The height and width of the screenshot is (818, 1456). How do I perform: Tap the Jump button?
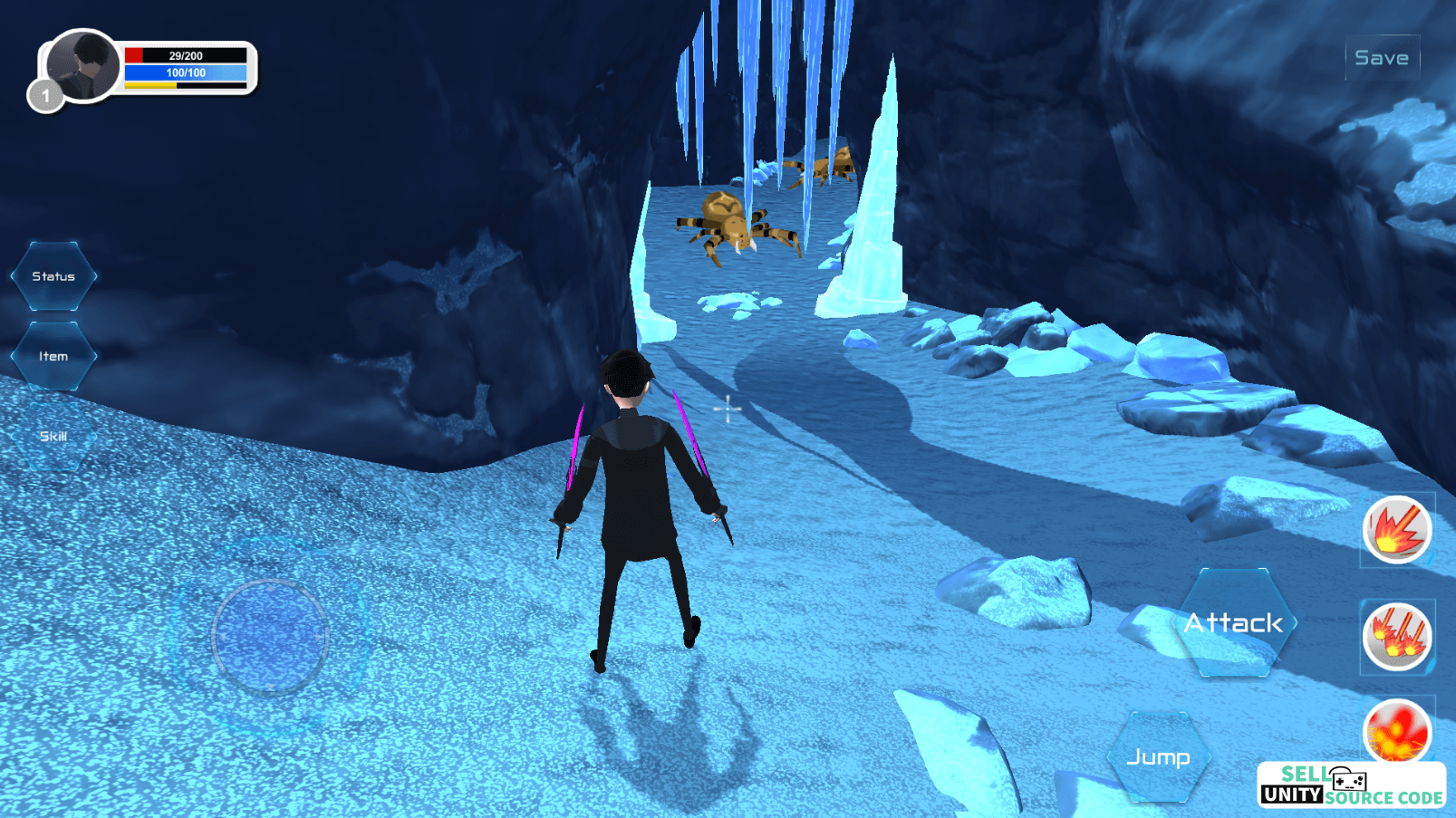1158,757
